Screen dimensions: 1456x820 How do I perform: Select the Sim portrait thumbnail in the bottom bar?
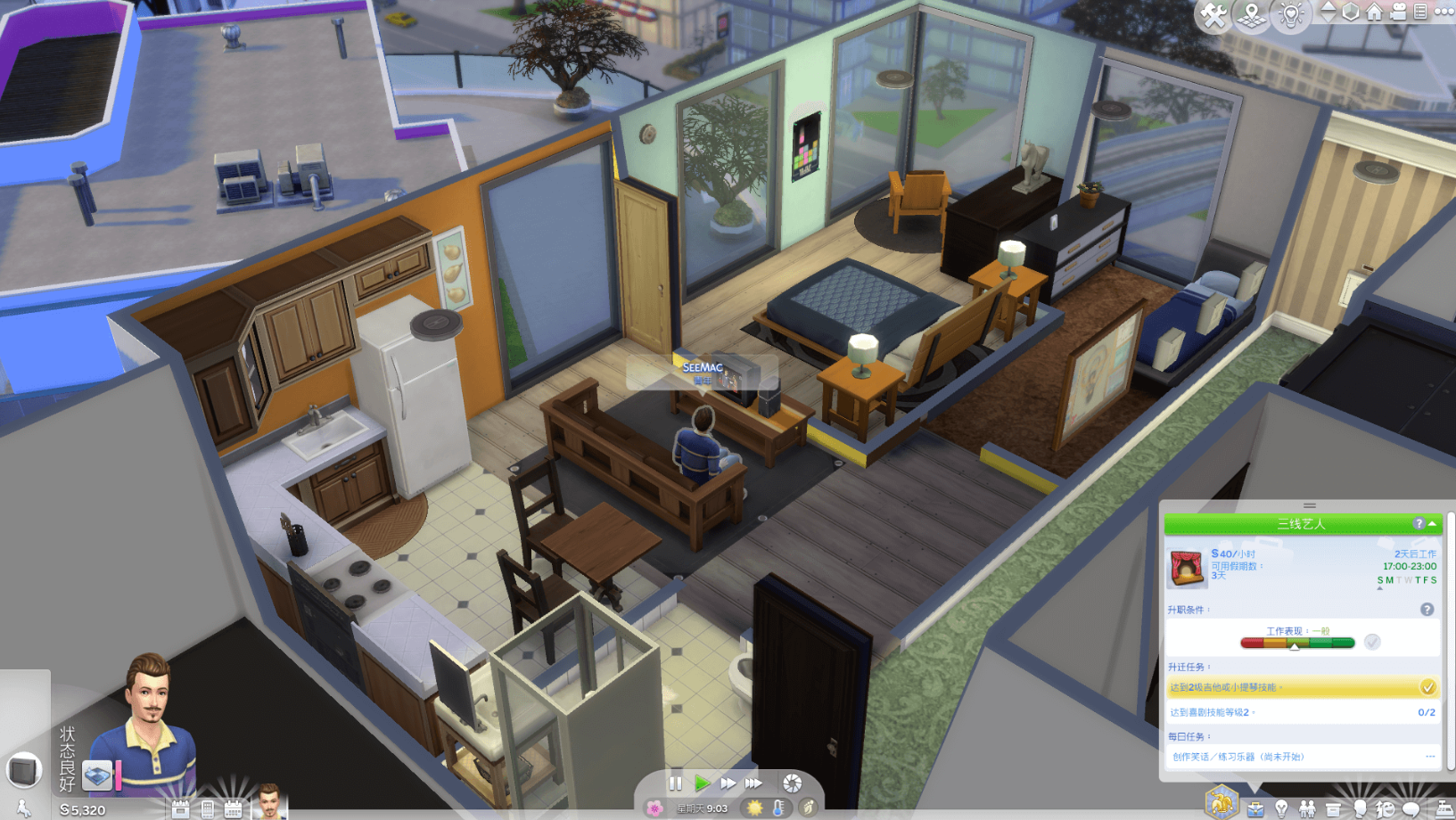coord(268,802)
